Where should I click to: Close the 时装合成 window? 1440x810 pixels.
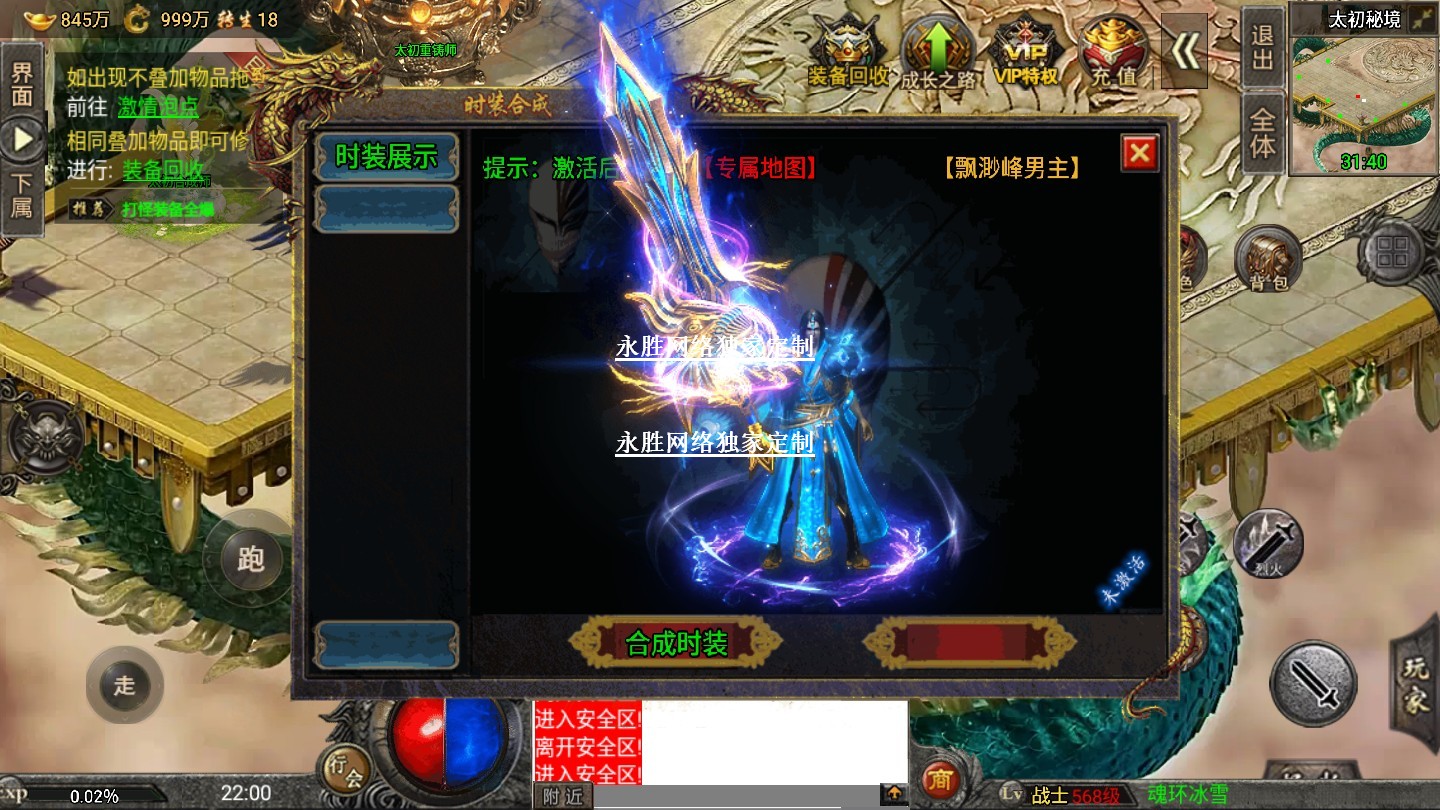pyautogui.click(x=1139, y=153)
